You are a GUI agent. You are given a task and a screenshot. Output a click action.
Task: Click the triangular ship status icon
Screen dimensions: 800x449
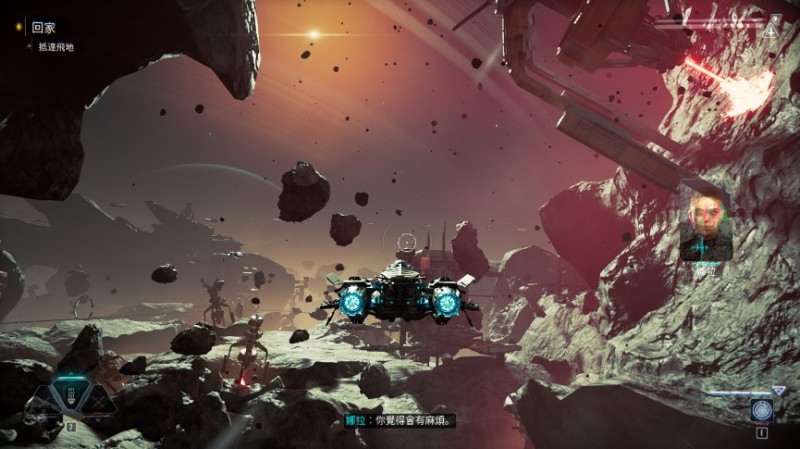pyautogui.click(x=770, y=29)
